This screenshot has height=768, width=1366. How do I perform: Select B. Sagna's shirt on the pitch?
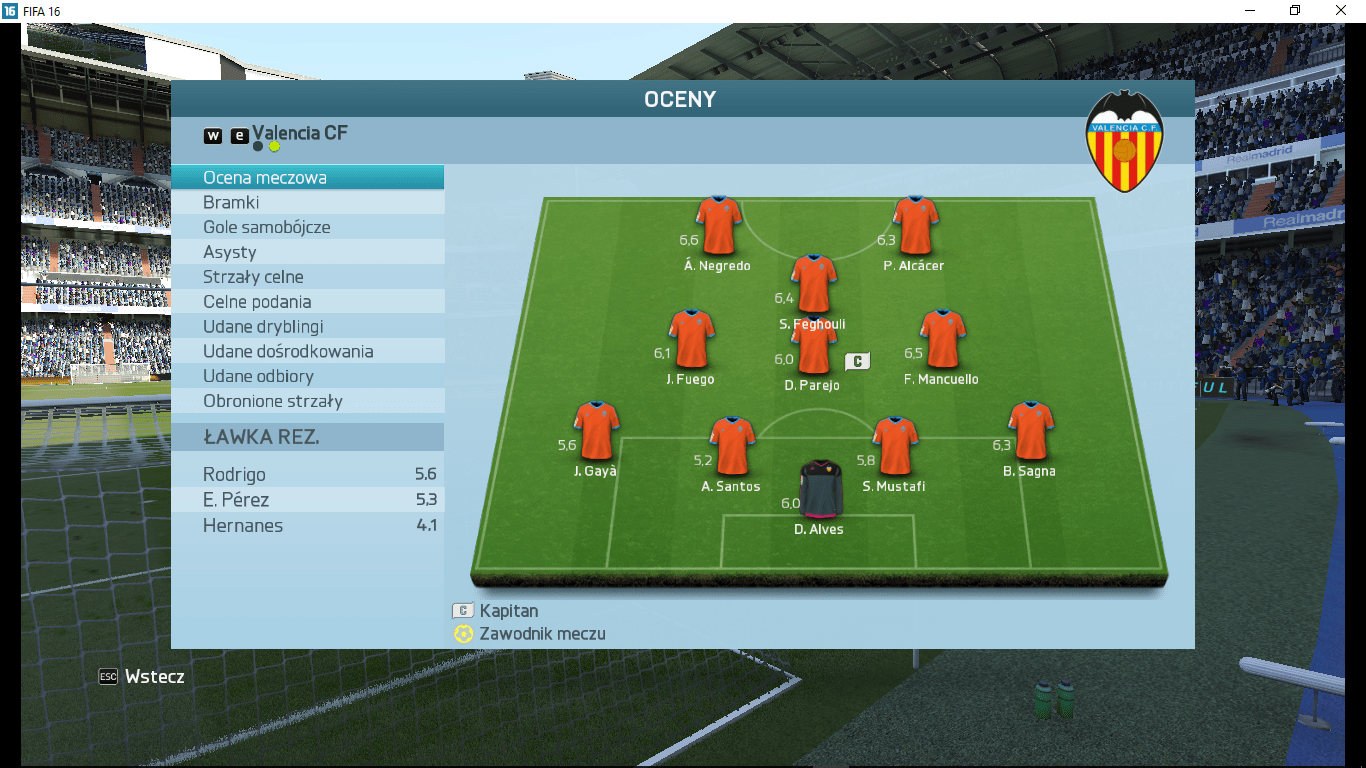point(1030,431)
